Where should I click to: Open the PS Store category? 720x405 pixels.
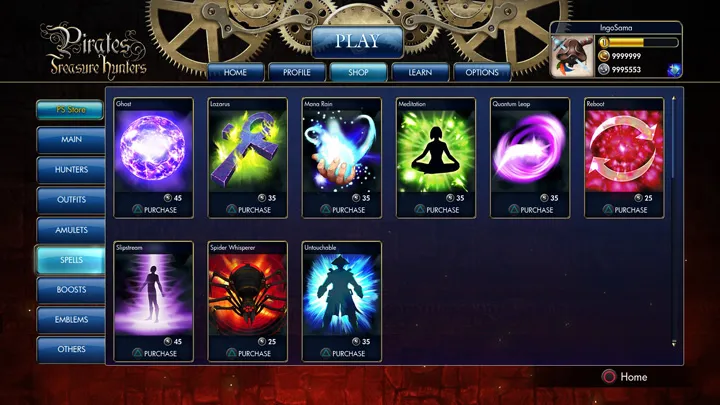[x=69, y=111]
